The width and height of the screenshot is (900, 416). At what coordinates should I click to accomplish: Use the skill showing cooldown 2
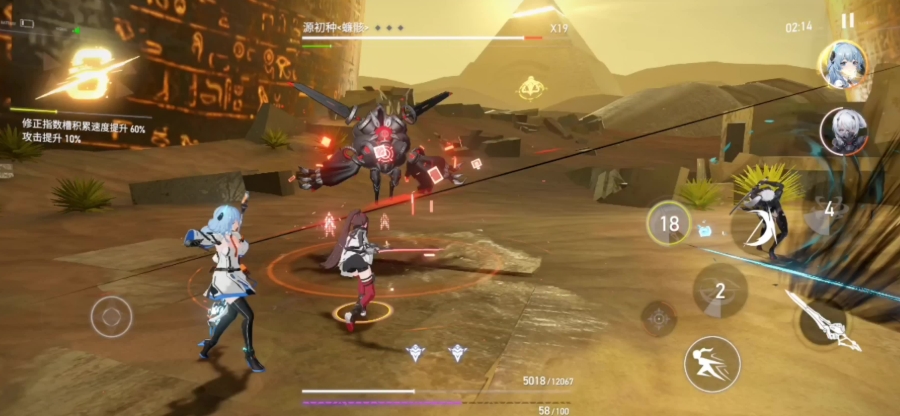click(720, 291)
